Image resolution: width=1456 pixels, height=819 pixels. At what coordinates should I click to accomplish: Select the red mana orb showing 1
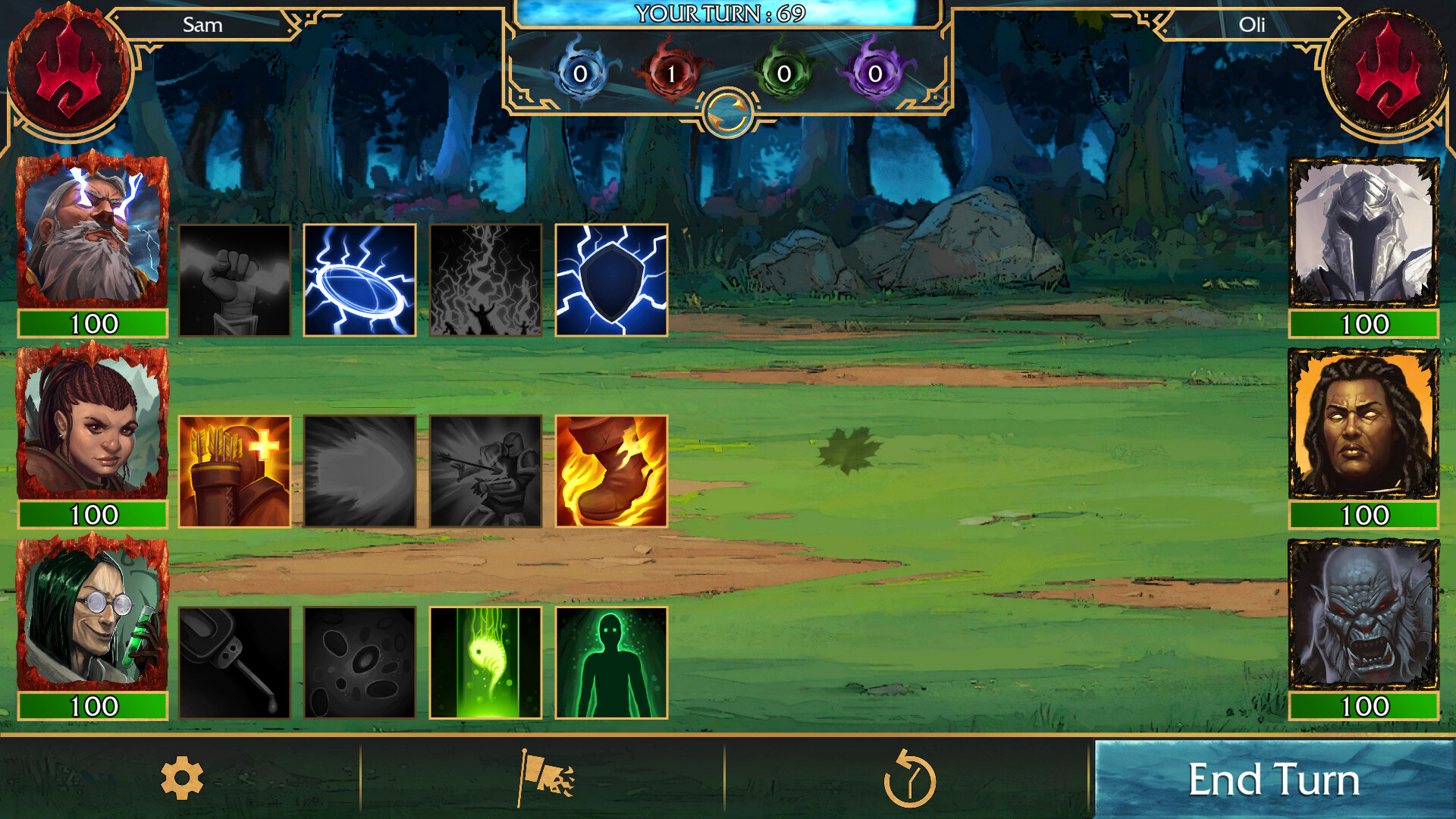click(671, 72)
